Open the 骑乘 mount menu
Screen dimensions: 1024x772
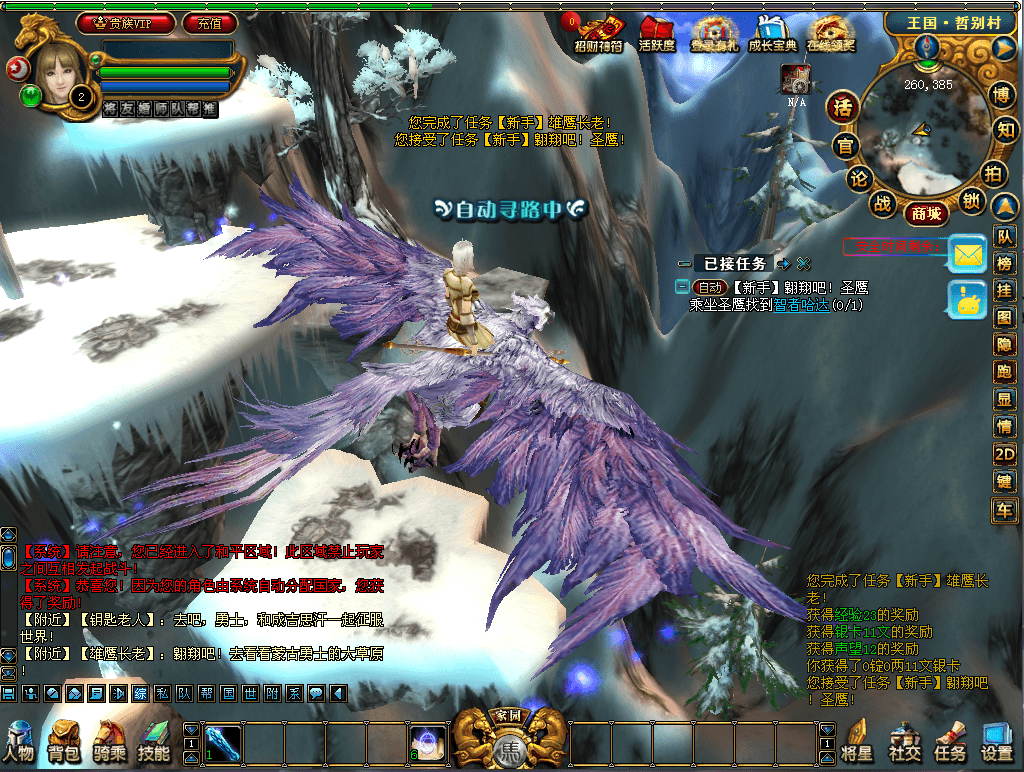[109, 741]
